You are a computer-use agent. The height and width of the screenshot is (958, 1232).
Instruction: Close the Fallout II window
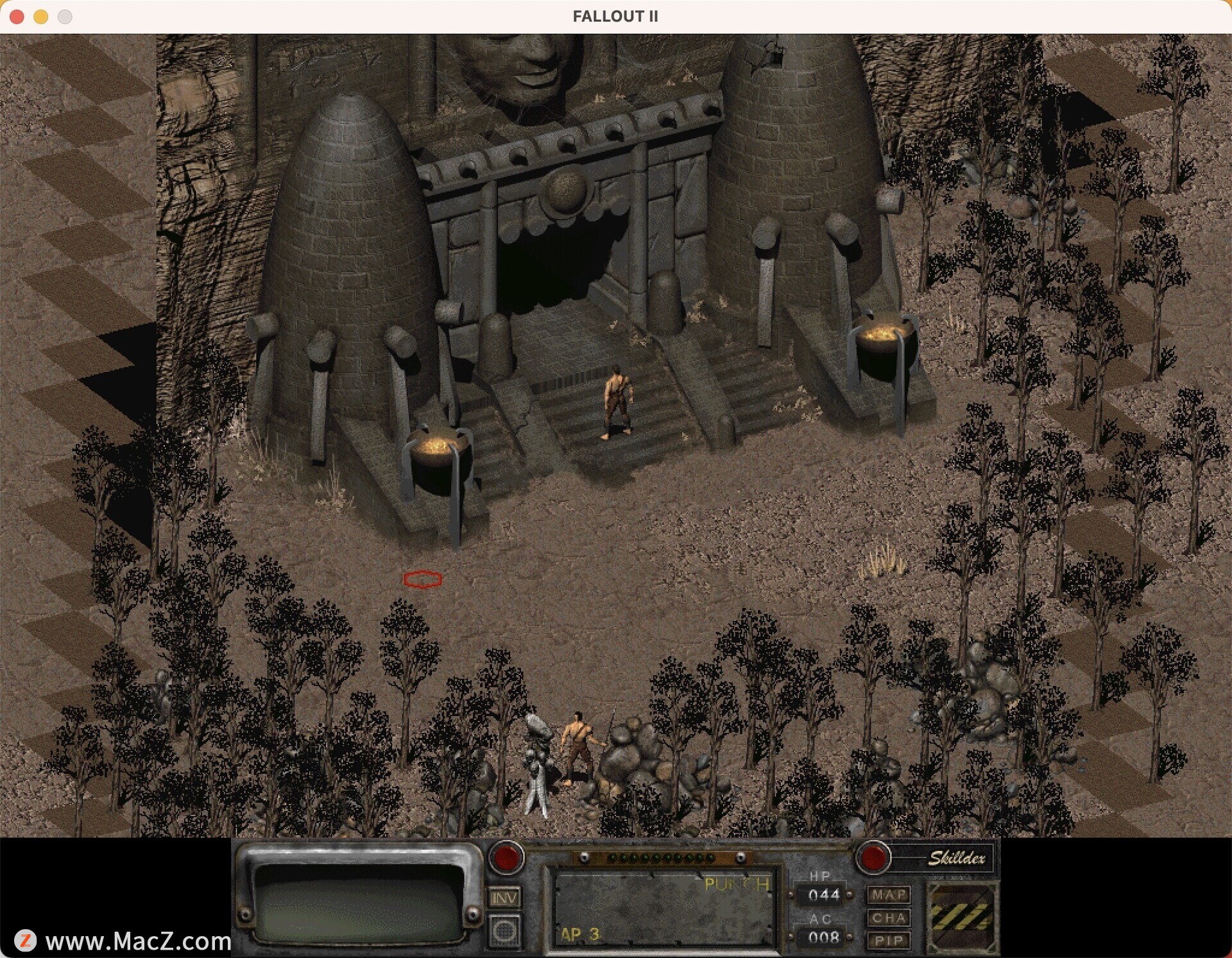tap(17, 17)
